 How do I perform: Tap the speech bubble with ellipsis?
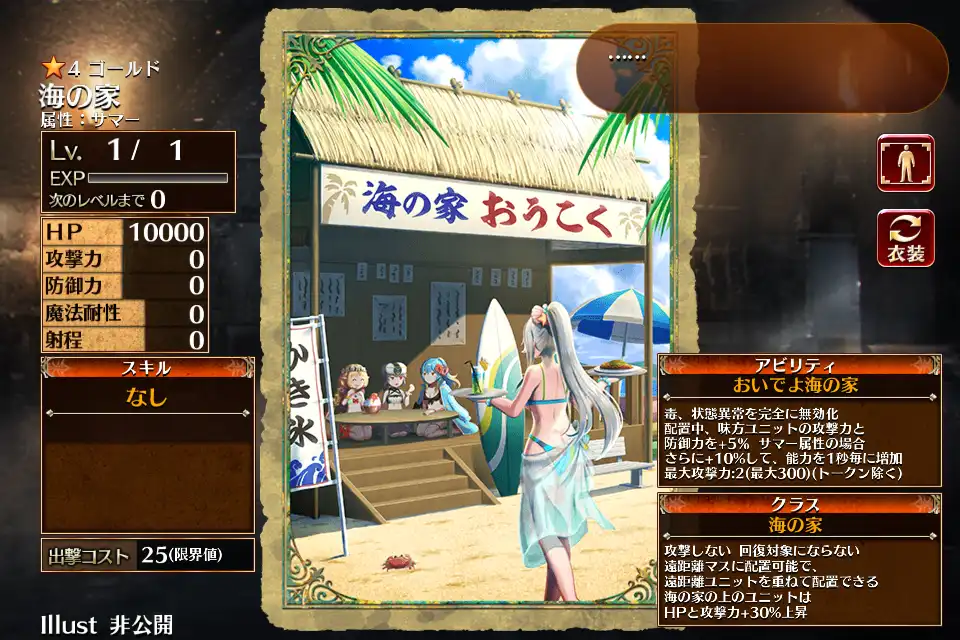(763, 67)
